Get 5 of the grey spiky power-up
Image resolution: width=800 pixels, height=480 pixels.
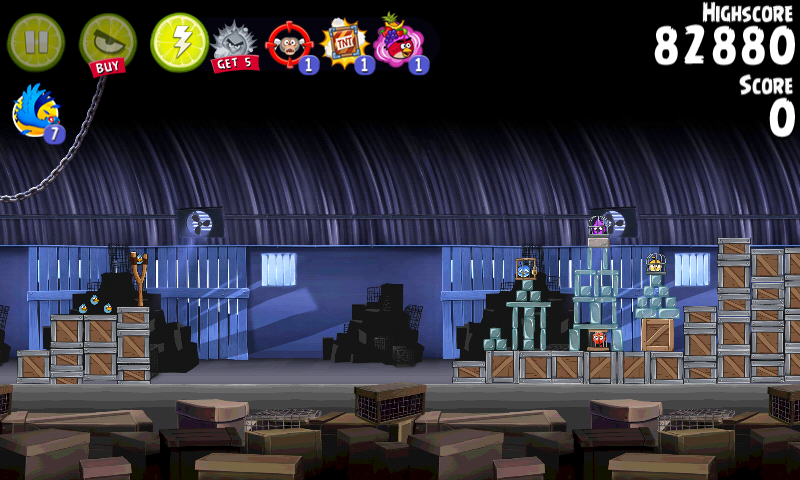(x=235, y=45)
